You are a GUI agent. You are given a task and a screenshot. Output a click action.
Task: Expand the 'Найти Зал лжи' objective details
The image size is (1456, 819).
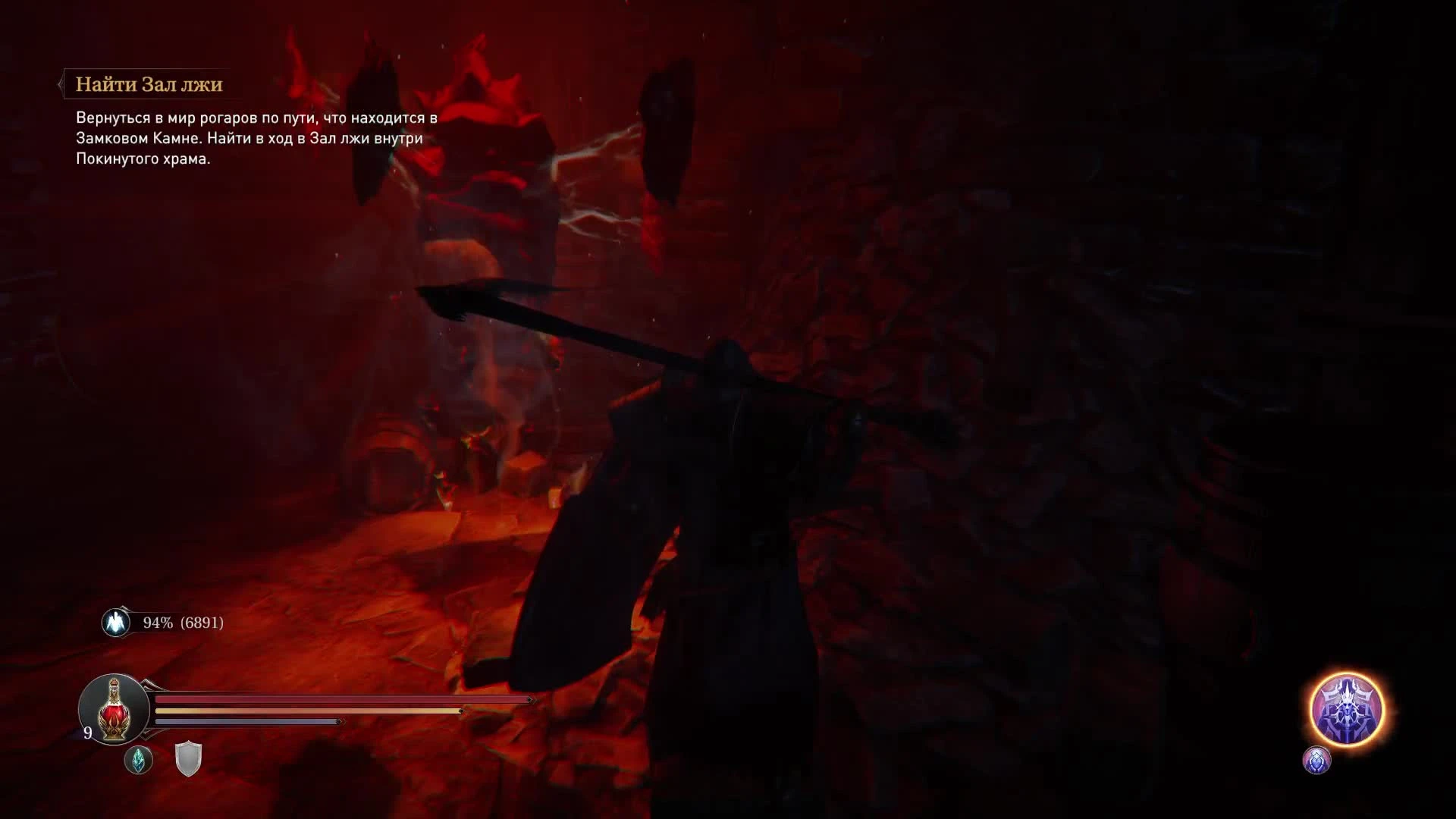(148, 85)
